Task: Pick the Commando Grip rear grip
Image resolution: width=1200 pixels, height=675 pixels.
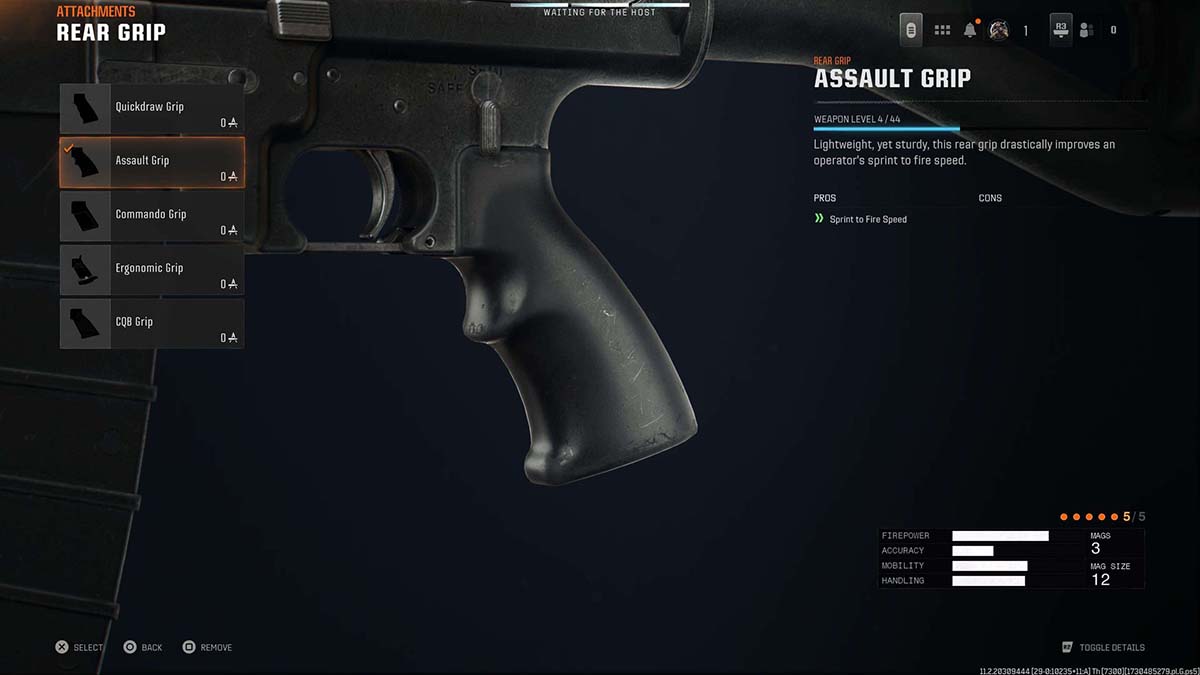Action: (x=151, y=216)
